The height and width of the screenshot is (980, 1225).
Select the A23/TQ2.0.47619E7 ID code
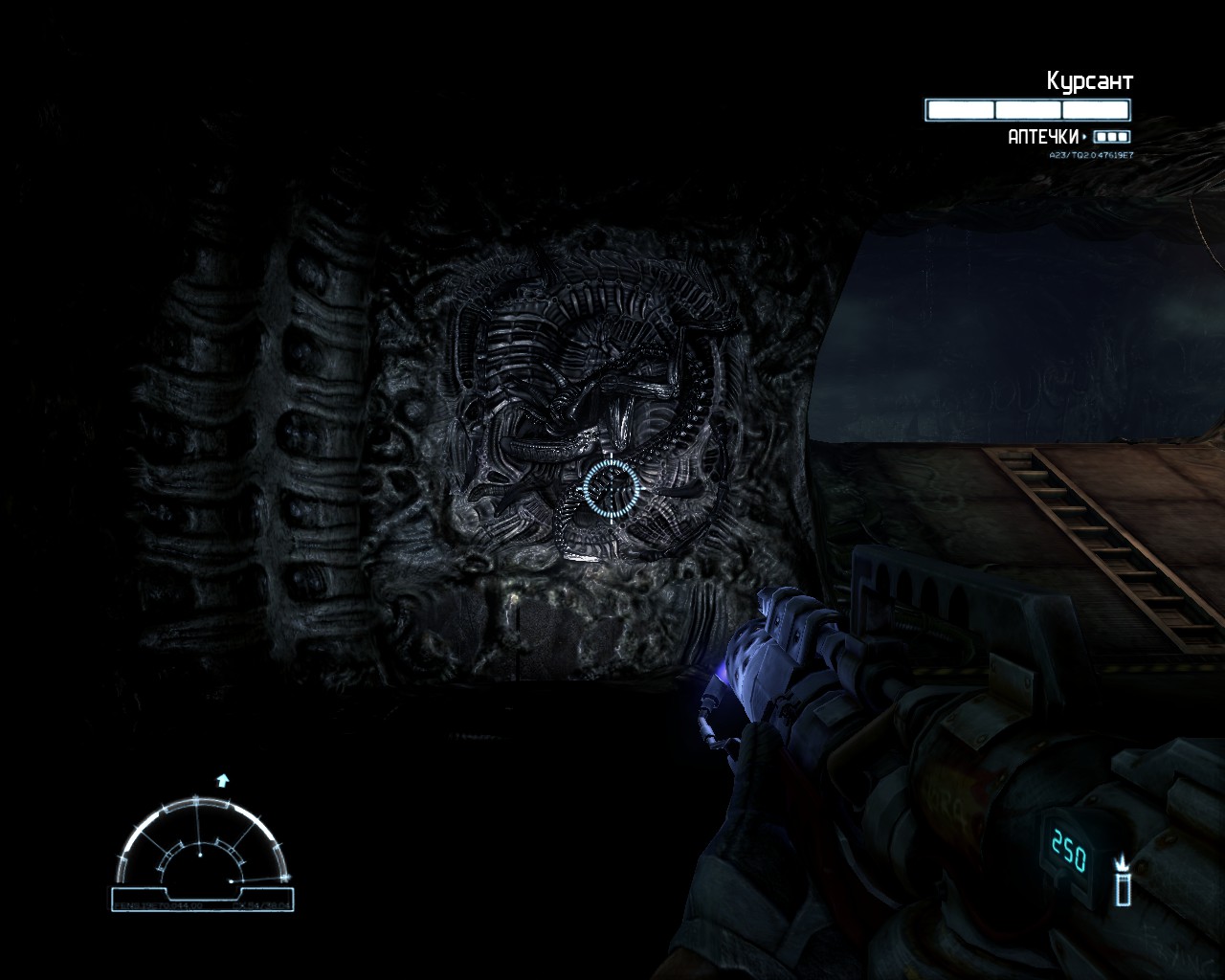[x=1091, y=154]
